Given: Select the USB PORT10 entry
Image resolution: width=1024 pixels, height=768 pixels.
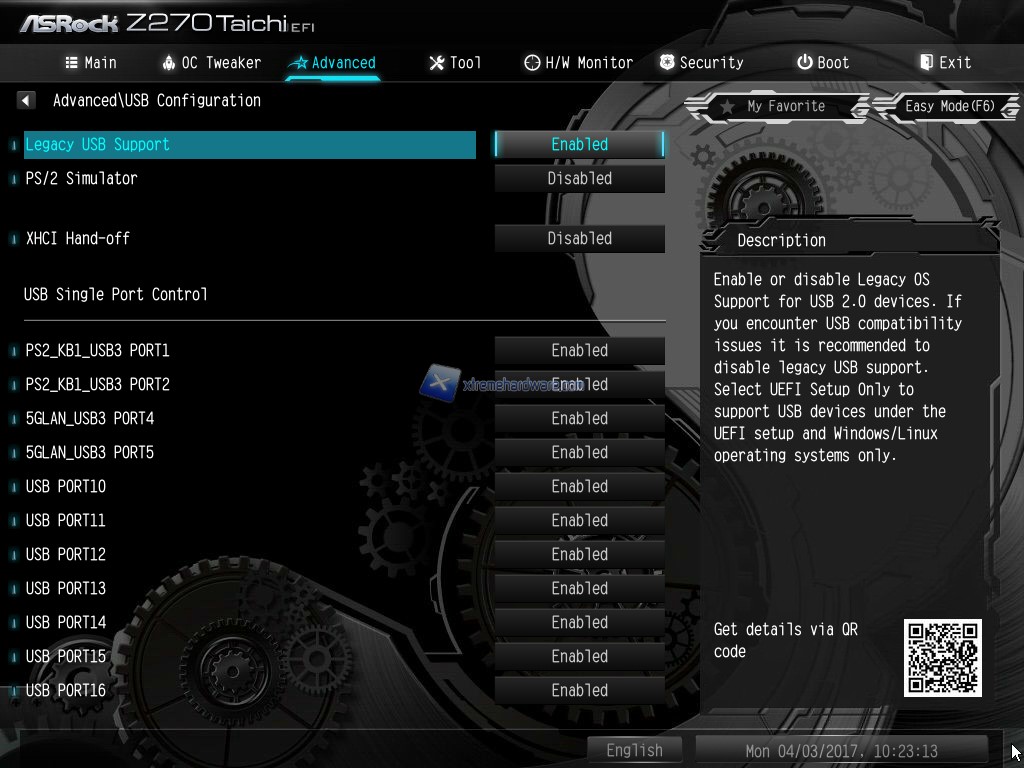Looking at the screenshot, I should (66, 486).
